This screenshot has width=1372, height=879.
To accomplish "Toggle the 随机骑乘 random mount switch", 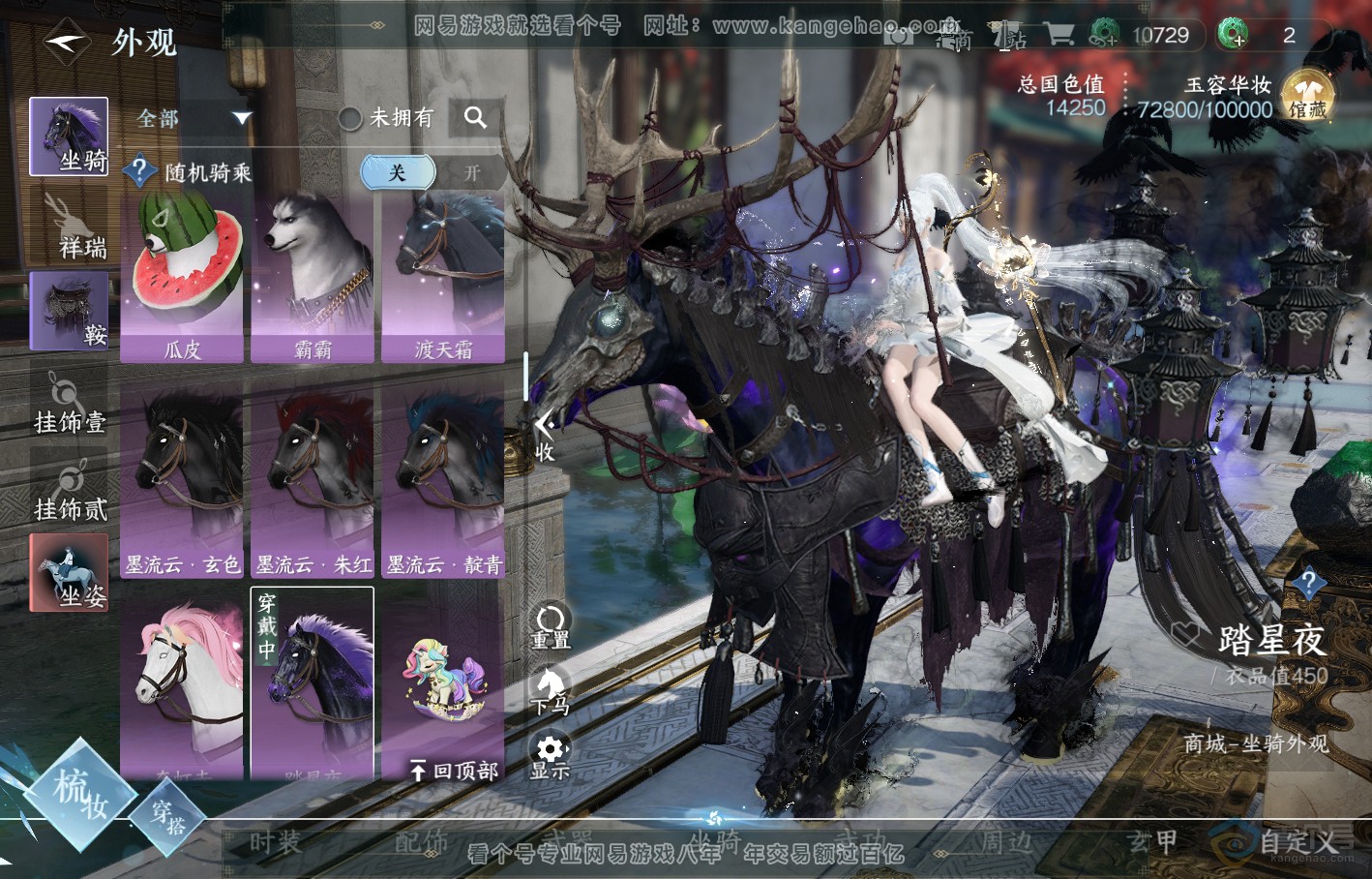I will pos(432,173).
